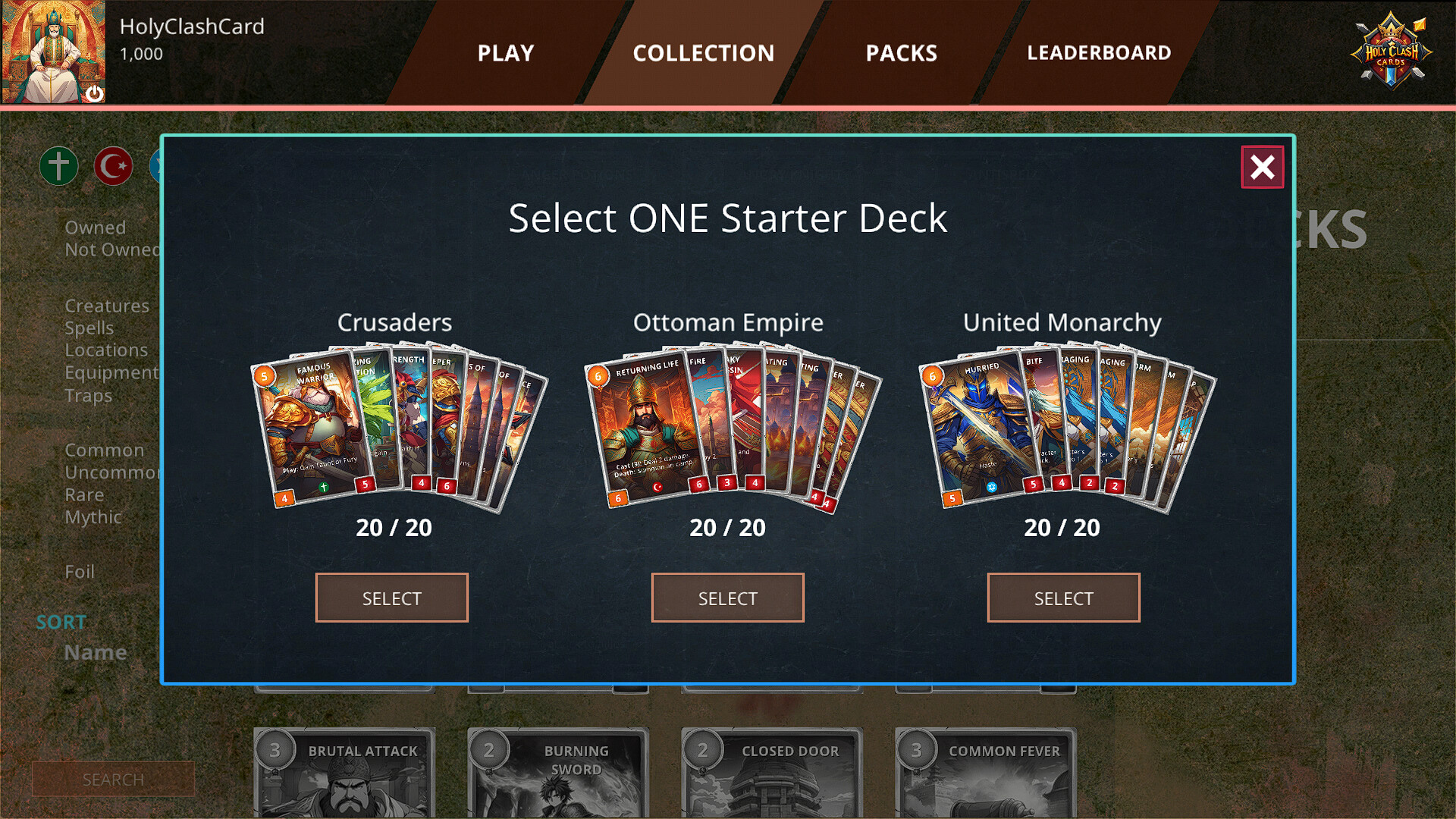The image size is (1456, 819).
Task: Click the HolyClashCard avatar portrait
Action: [53, 49]
